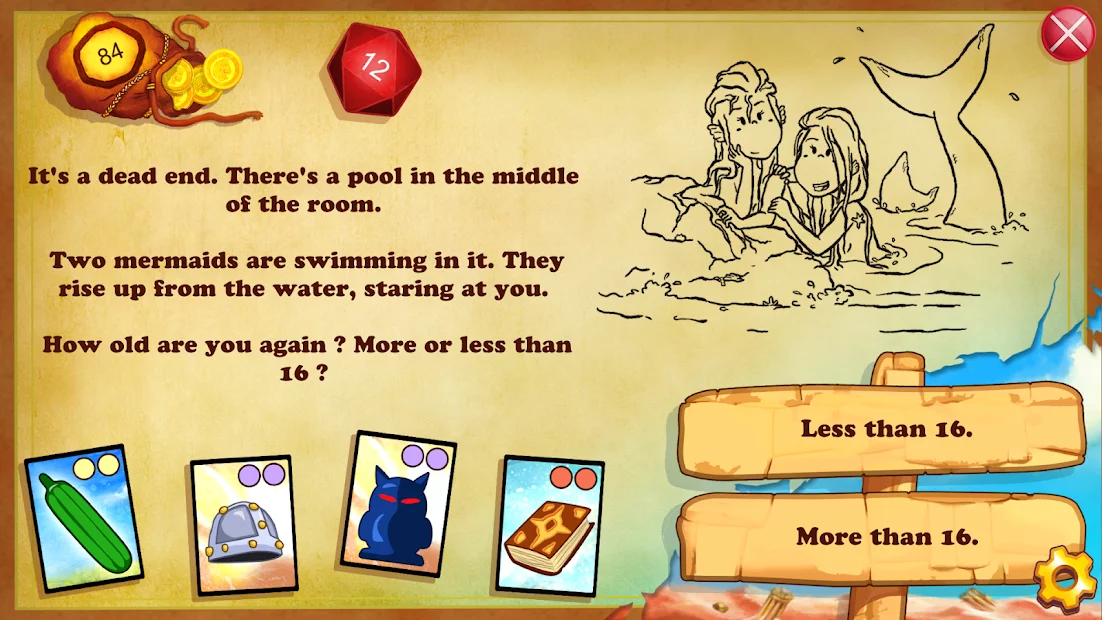Select the "More than 16." answer
The width and height of the screenshot is (1102, 620).
click(886, 536)
